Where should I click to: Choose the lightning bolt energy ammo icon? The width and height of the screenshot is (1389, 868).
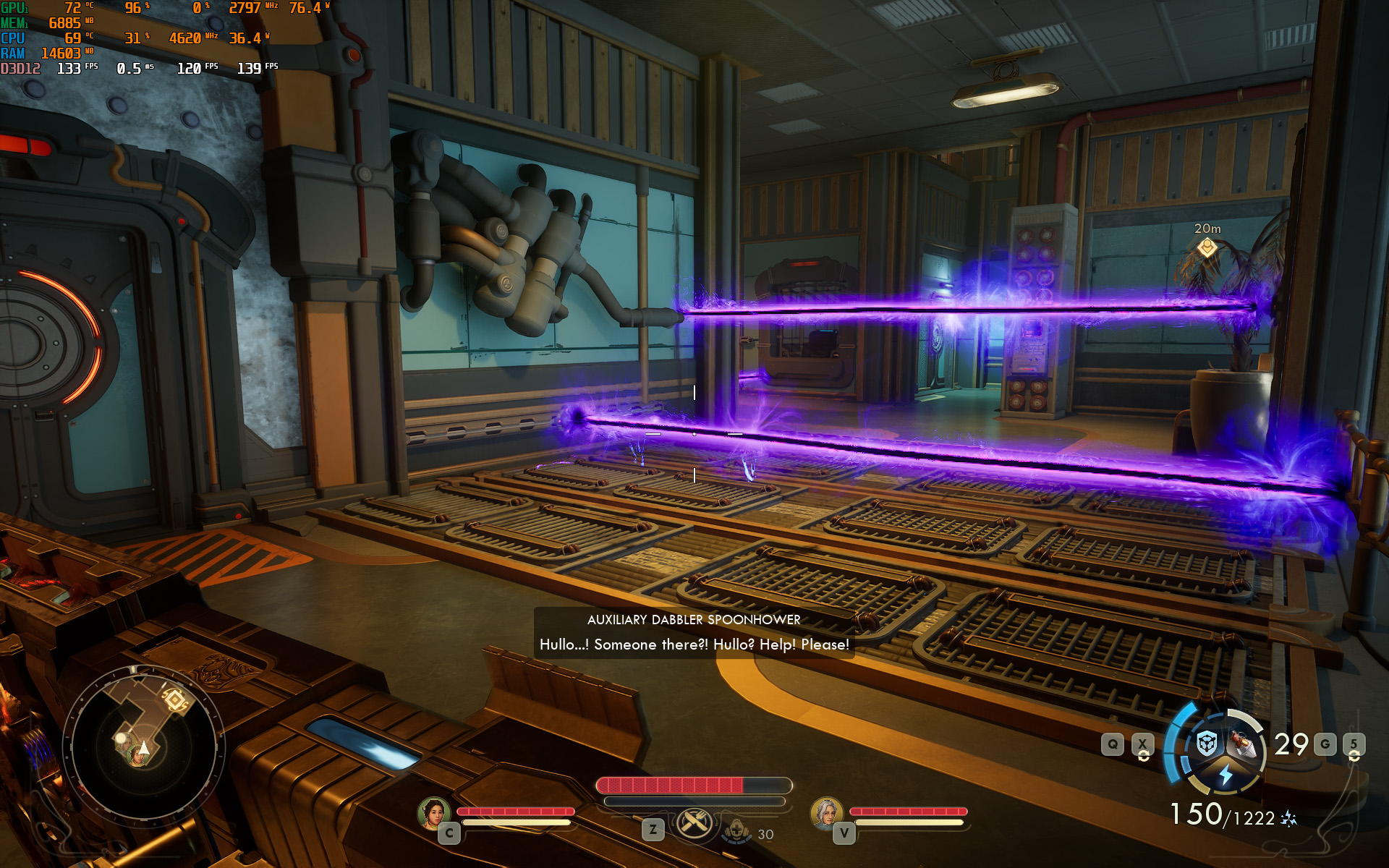point(1225,775)
